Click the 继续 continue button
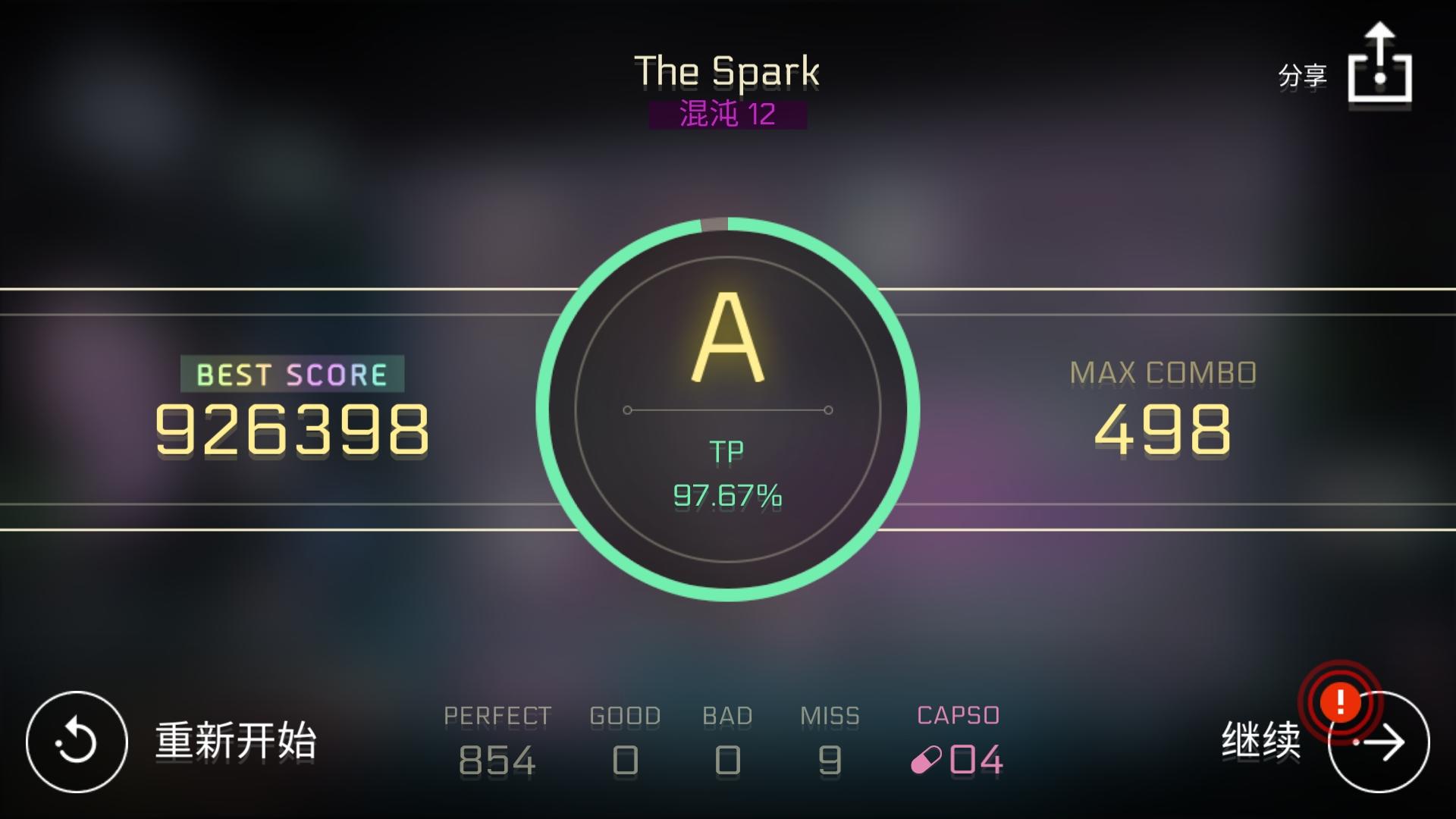The width and height of the screenshot is (1456, 819). (x=1260, y=739)
